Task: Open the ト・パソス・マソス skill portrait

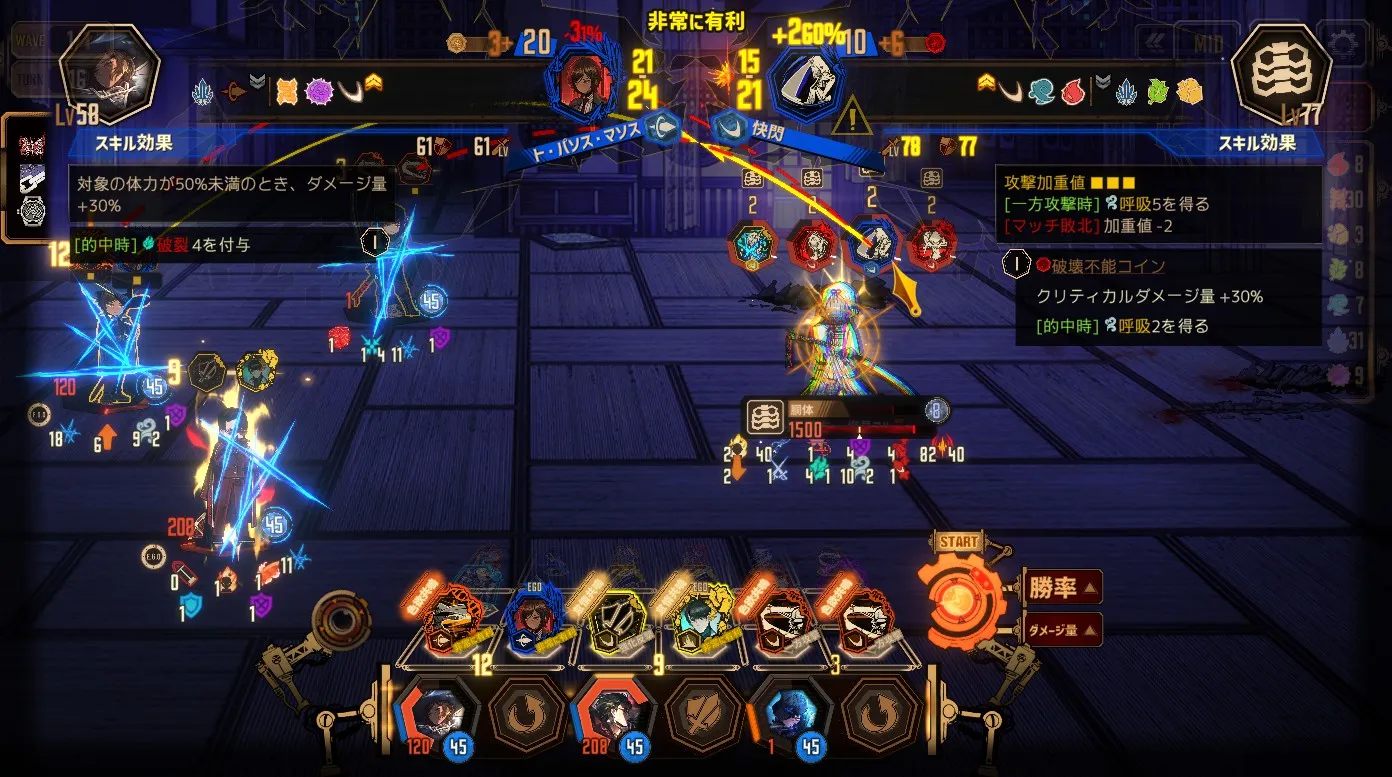Action: click(x=579, y=78)
